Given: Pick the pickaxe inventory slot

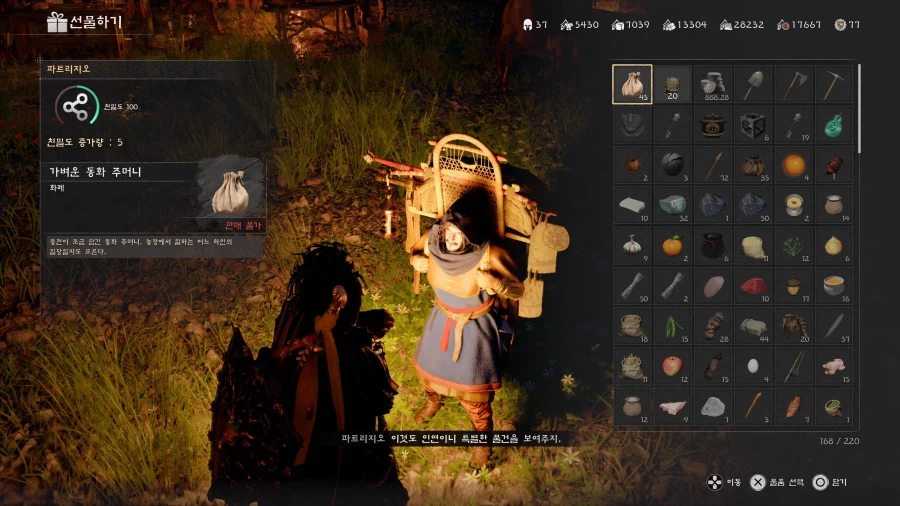Looking at the screenshot, I should 833,84.
